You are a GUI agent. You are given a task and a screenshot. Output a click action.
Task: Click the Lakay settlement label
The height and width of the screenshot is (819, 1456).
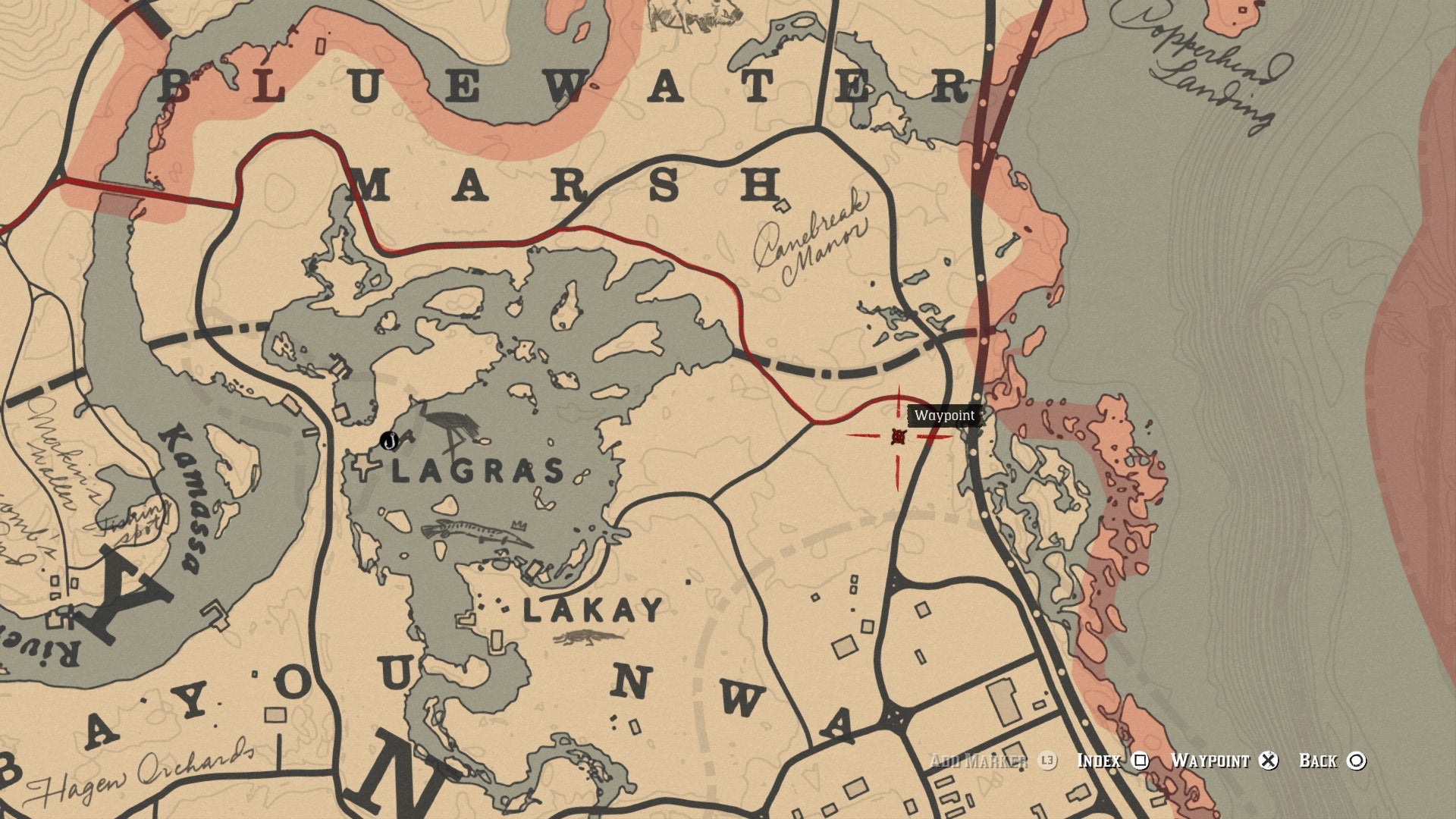point(593,610)
